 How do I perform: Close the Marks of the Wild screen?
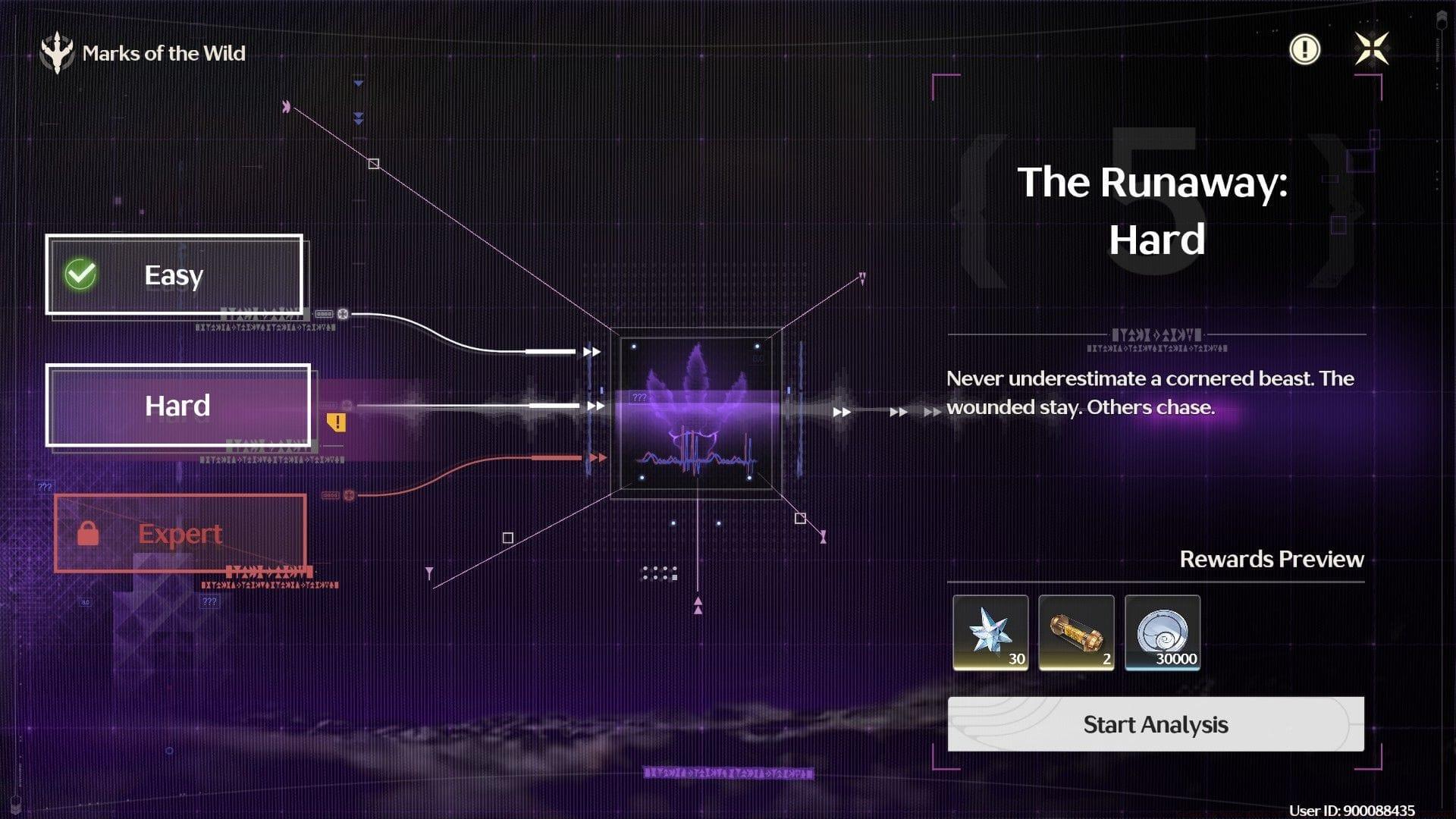coord(1371,49)
